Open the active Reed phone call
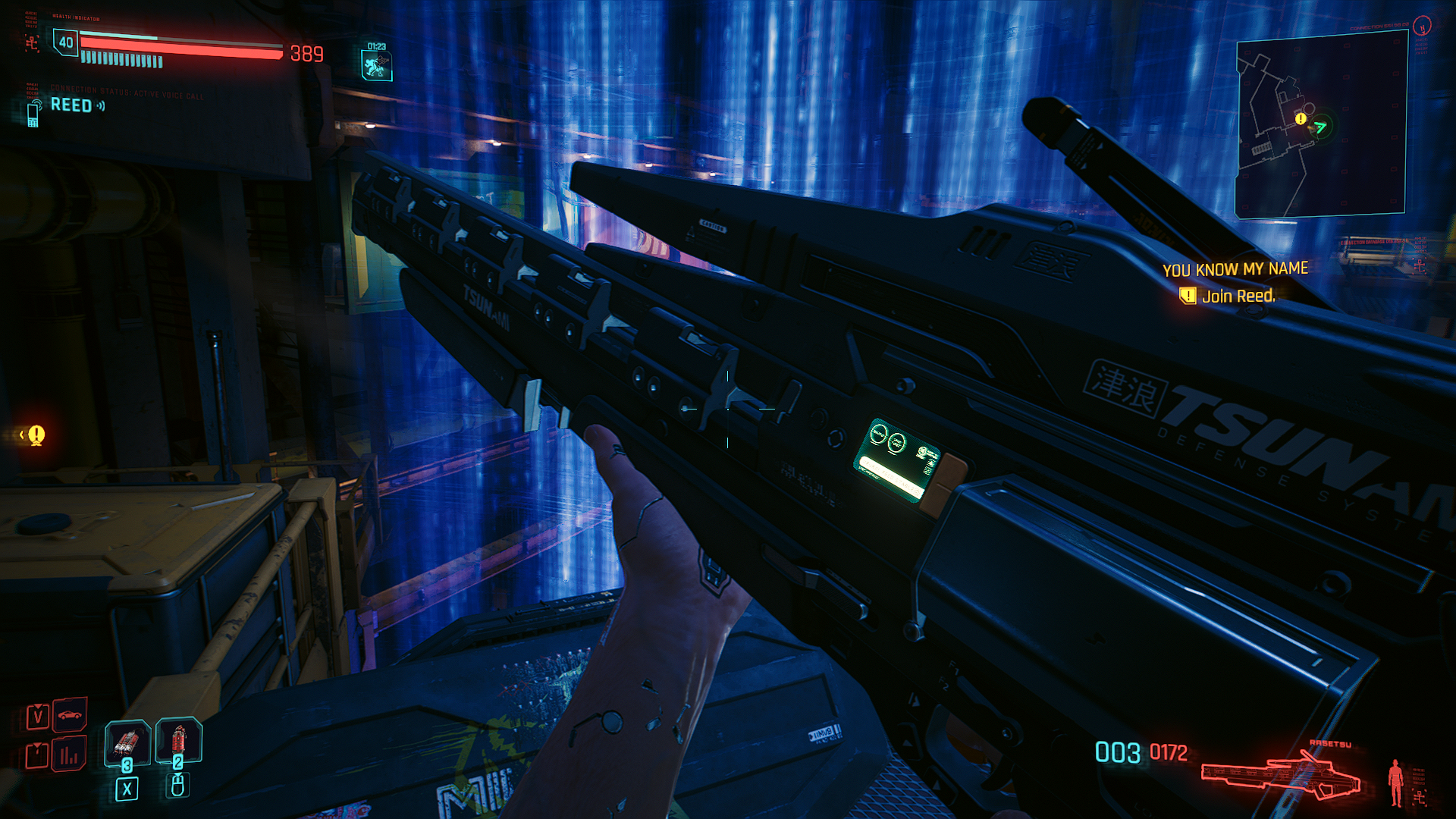1456x819 pixels. click(x=71, y=105)
